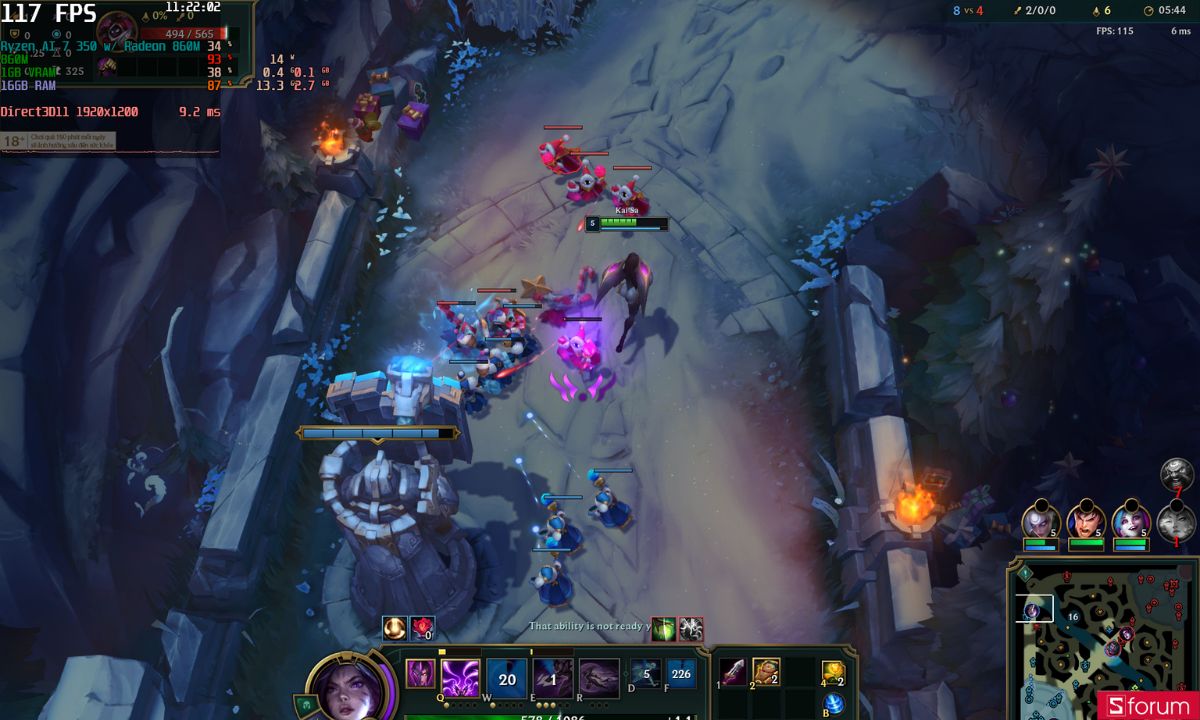
Task: Select the dark-haired shouting ally portrait
Action: pos(1085,520)
